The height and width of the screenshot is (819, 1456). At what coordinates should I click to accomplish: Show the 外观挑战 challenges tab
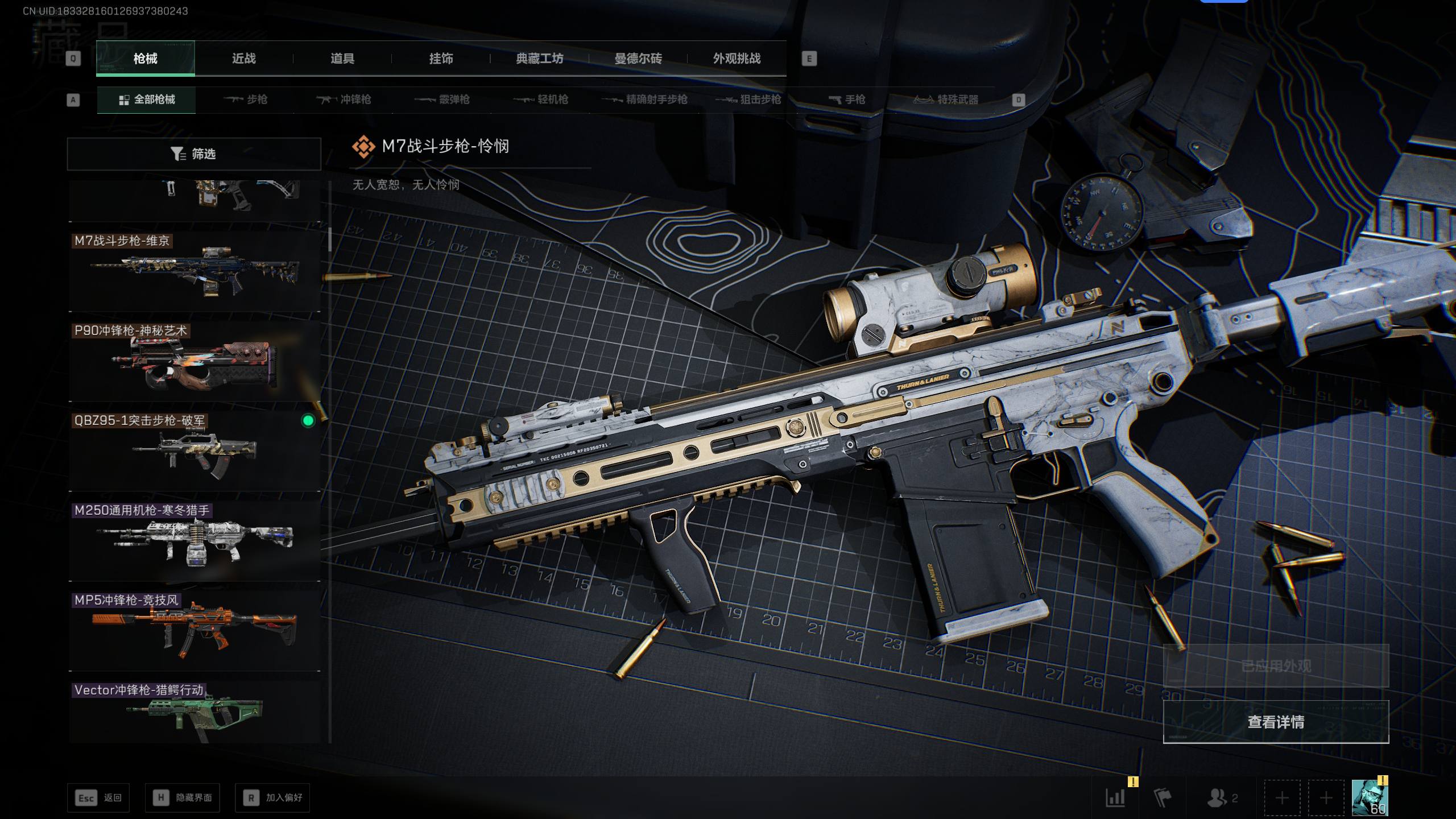click(x=737, y=59)
